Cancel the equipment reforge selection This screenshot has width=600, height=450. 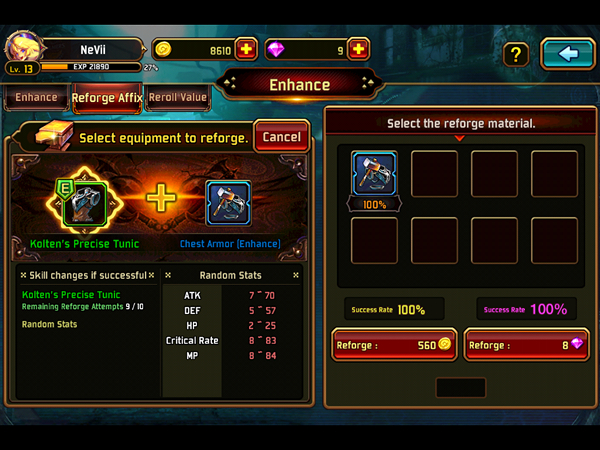pyautogui.click(x=281, y=136)
